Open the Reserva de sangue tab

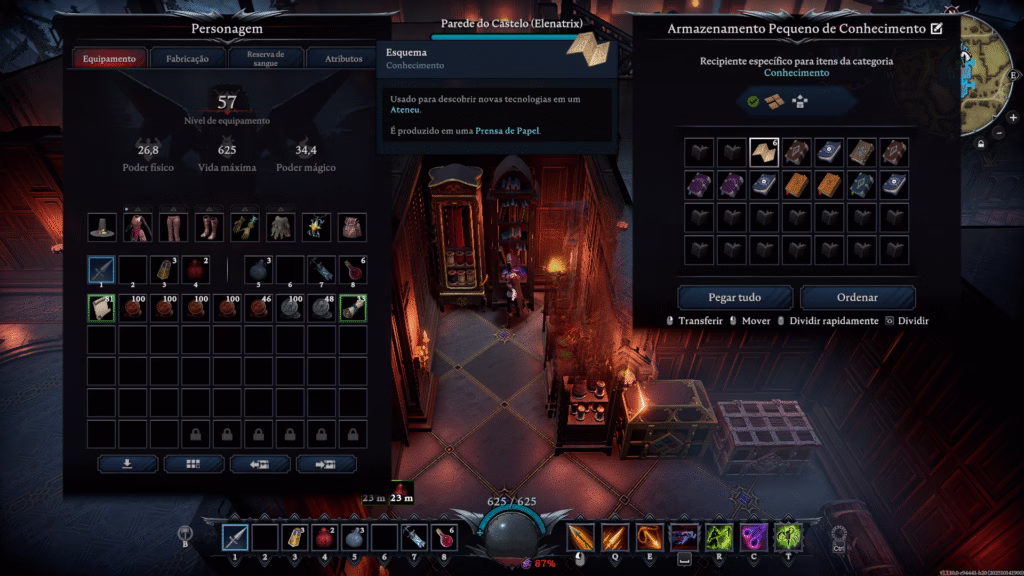(x=265, y=59)
